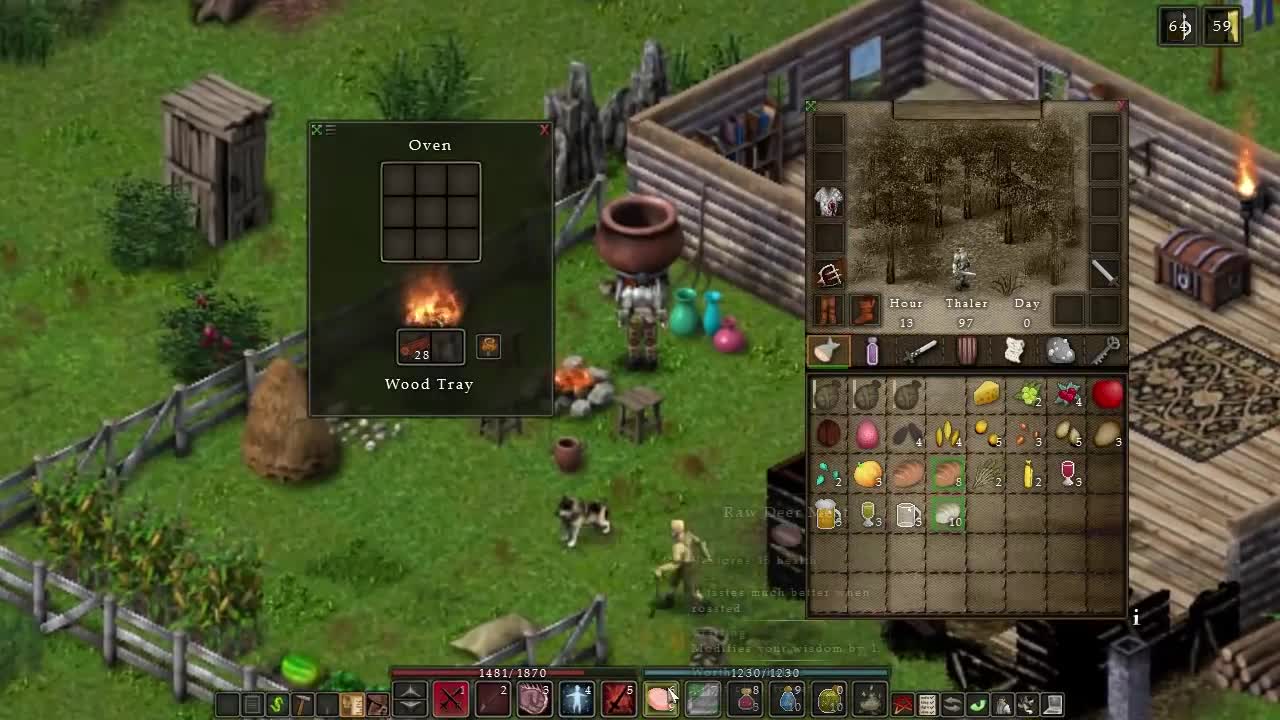
Task: Switch to the scroll inventory tab
Action: [1014, 351]
